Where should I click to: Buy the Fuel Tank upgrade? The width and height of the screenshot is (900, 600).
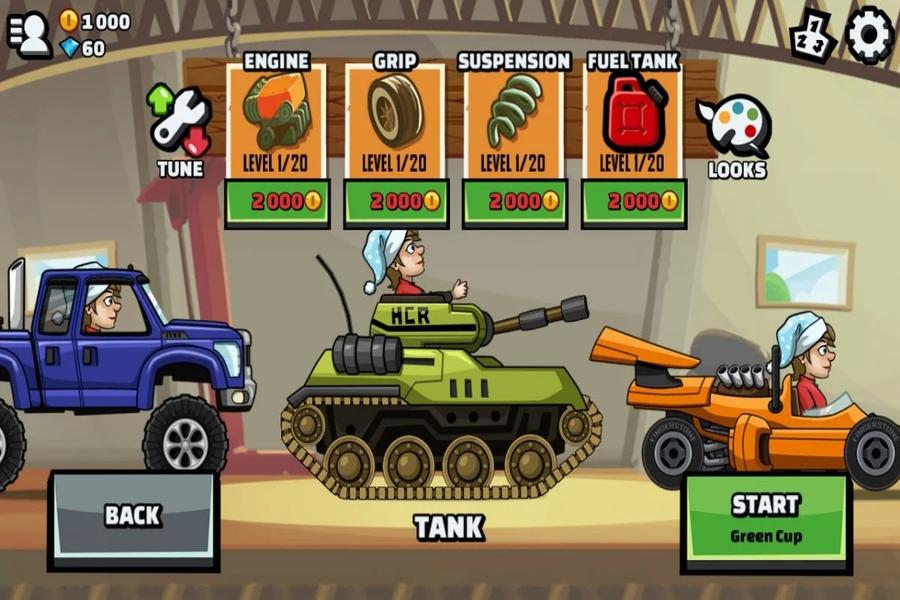click(x=633, y=202)
